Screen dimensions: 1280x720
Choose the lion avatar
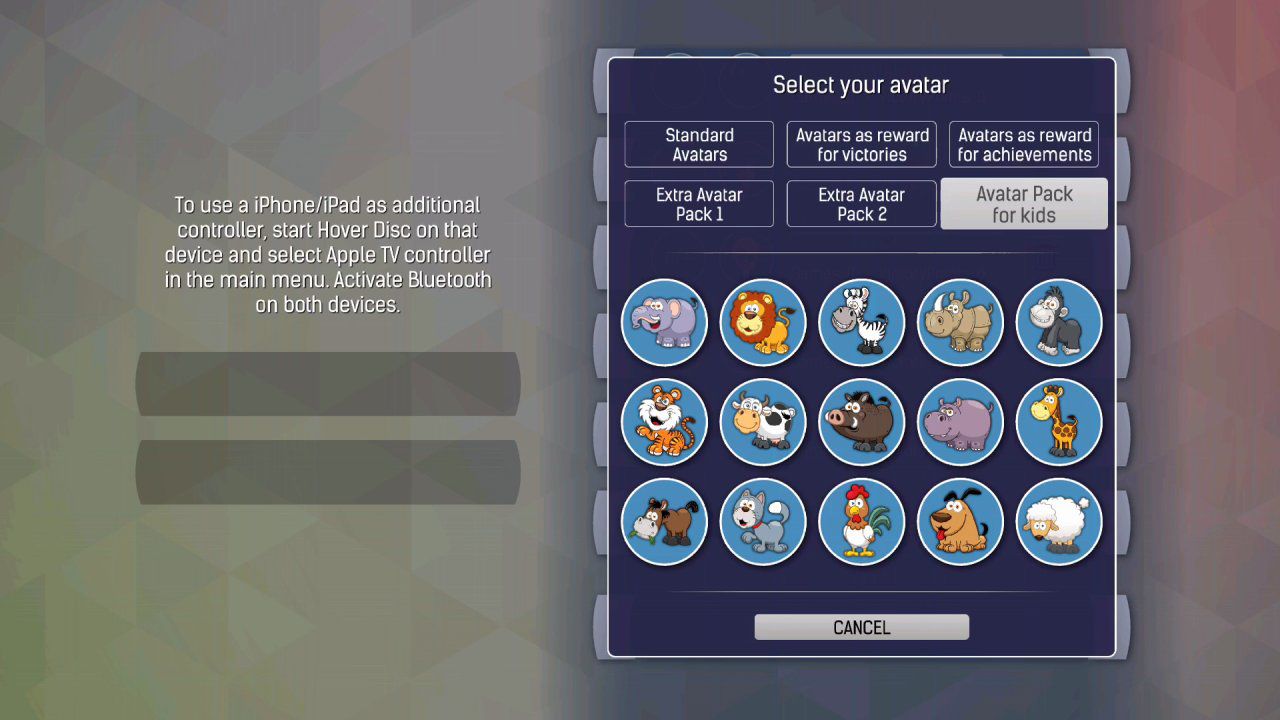pyautogui.click(x=763, y=322)
